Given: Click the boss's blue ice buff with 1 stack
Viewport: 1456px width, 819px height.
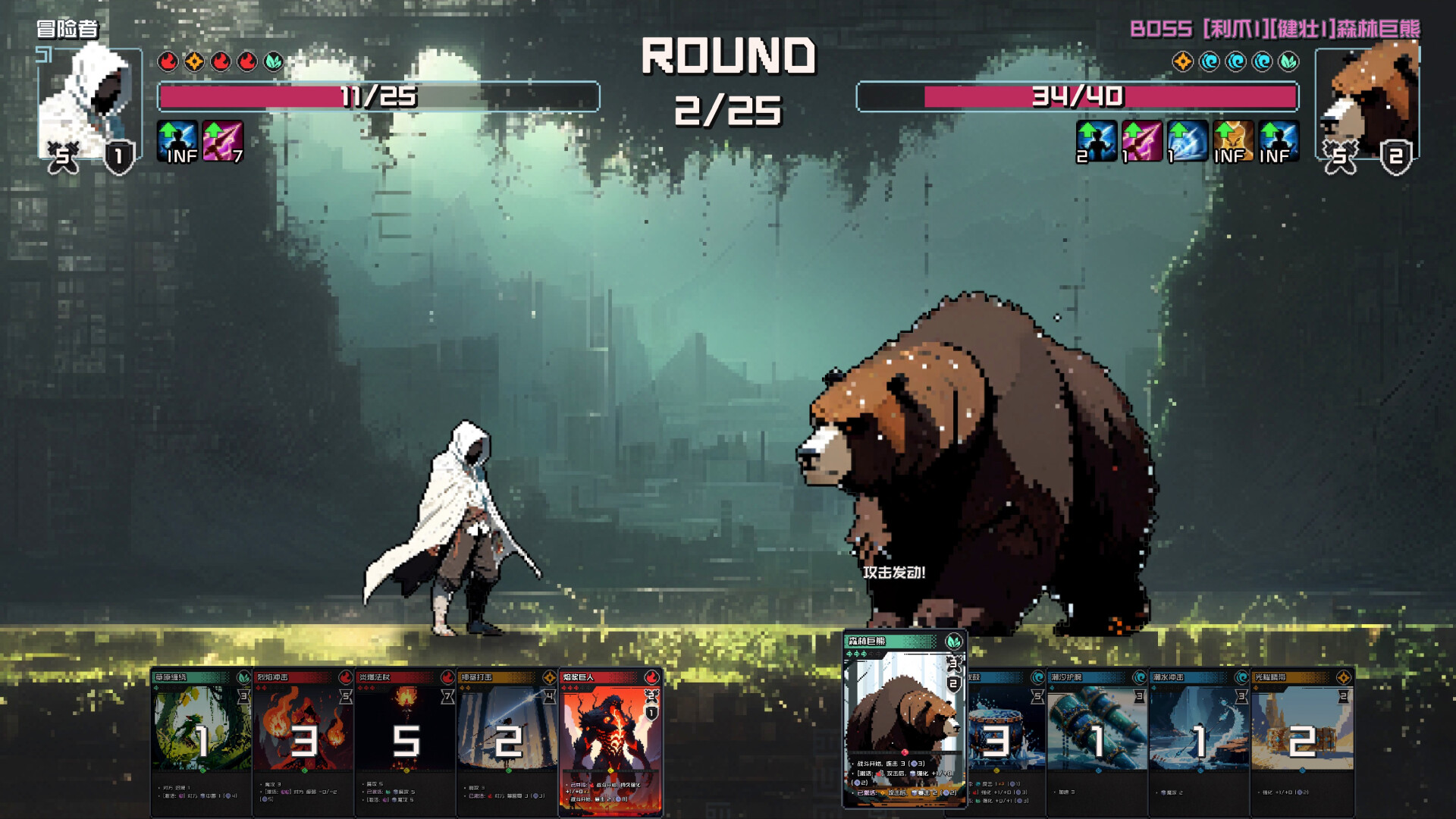Looking at the screenshot, I should [1187, 143].
